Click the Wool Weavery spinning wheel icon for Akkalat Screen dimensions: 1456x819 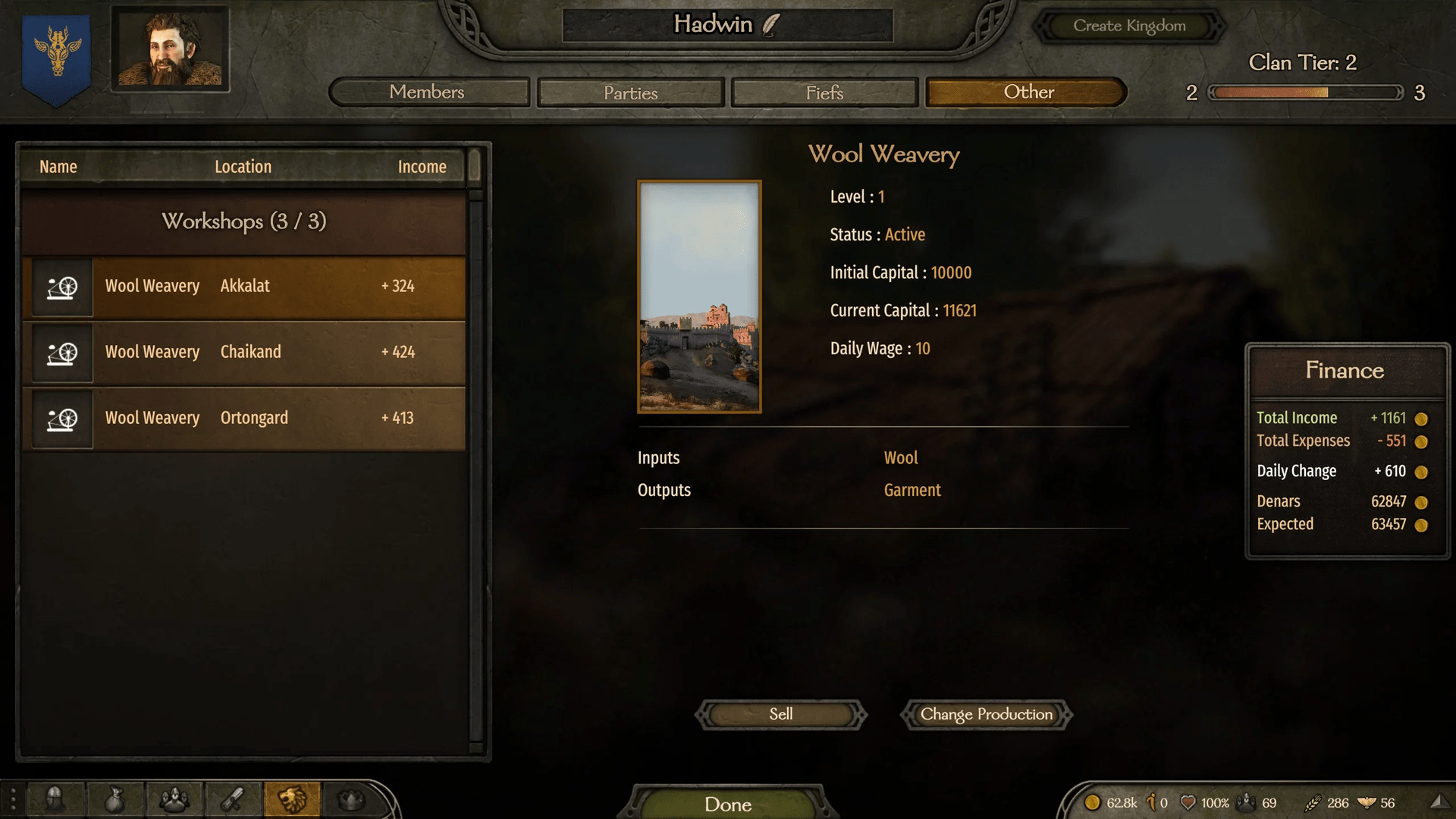click(x=61, y=287)
